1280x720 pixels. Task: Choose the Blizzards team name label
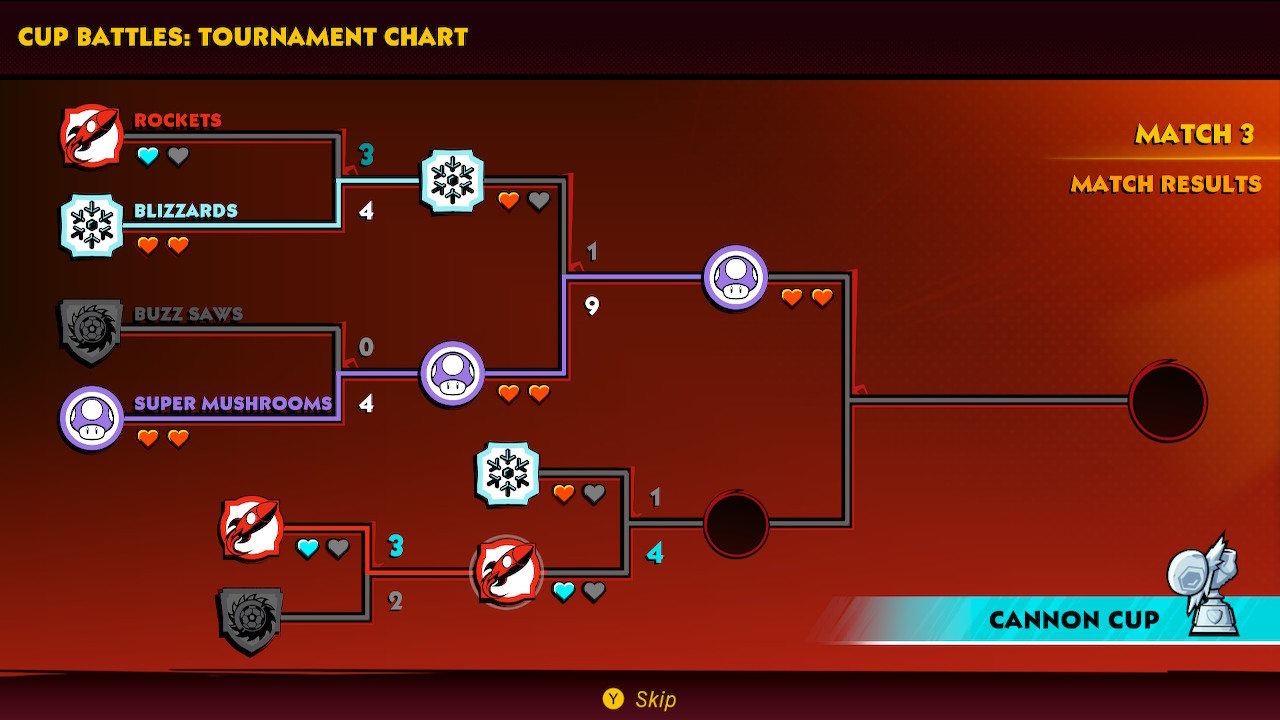pyautogui.click(x=186, y=211)
